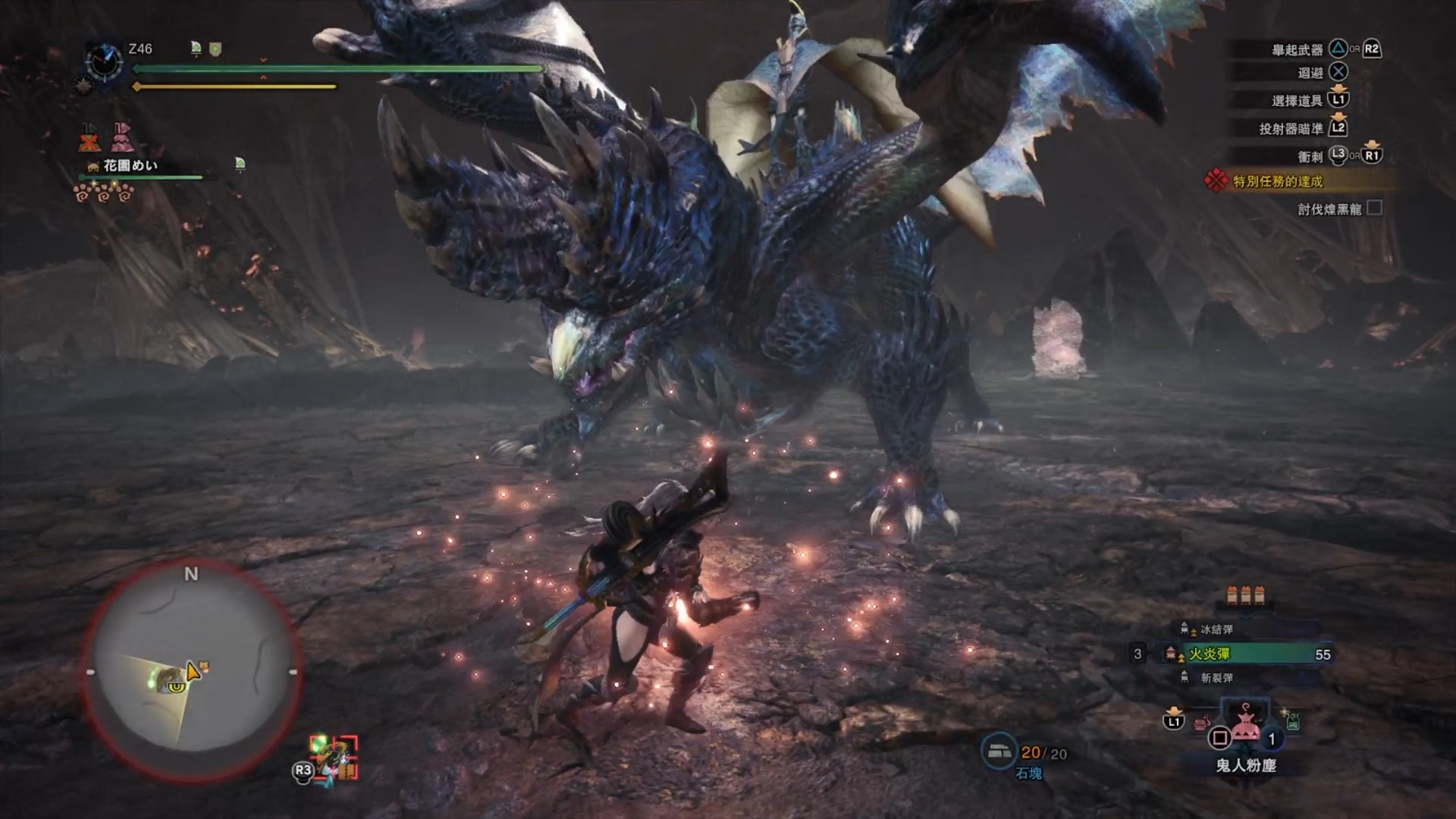Click the palico's paw print icons

point(103,193)
